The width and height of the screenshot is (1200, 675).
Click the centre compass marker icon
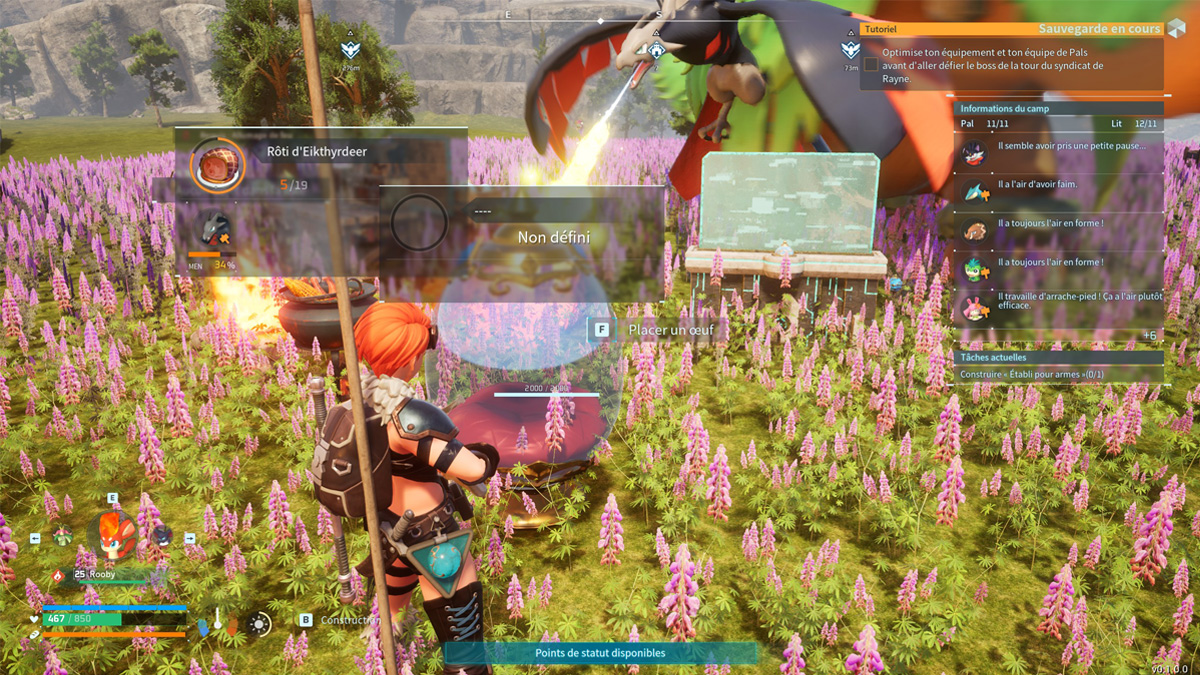point(656,50)
